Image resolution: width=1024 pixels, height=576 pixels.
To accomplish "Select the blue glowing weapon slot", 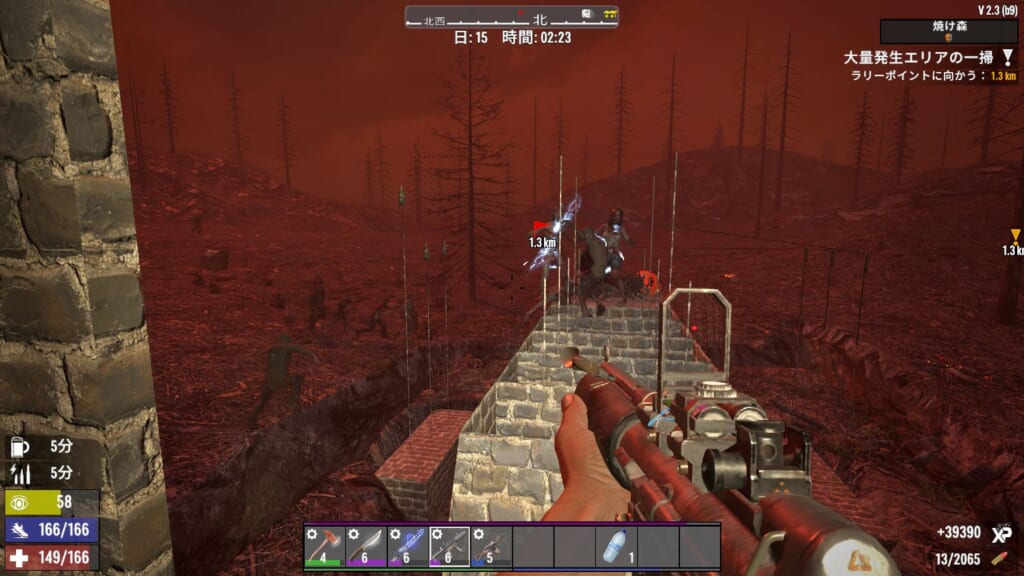I will [x=408, y=547].
